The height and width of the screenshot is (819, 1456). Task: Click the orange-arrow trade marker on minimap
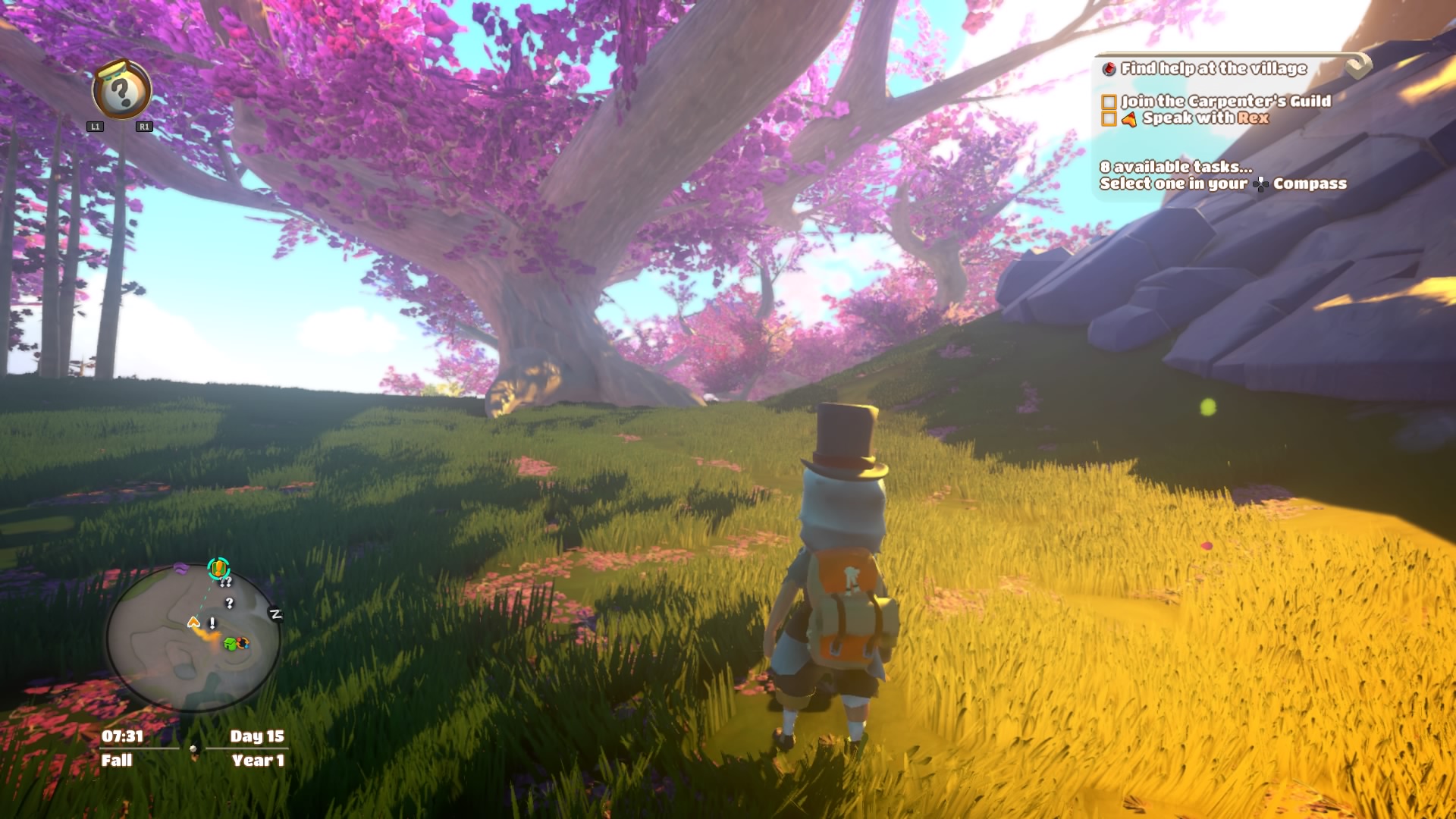[x=243, y=643]
